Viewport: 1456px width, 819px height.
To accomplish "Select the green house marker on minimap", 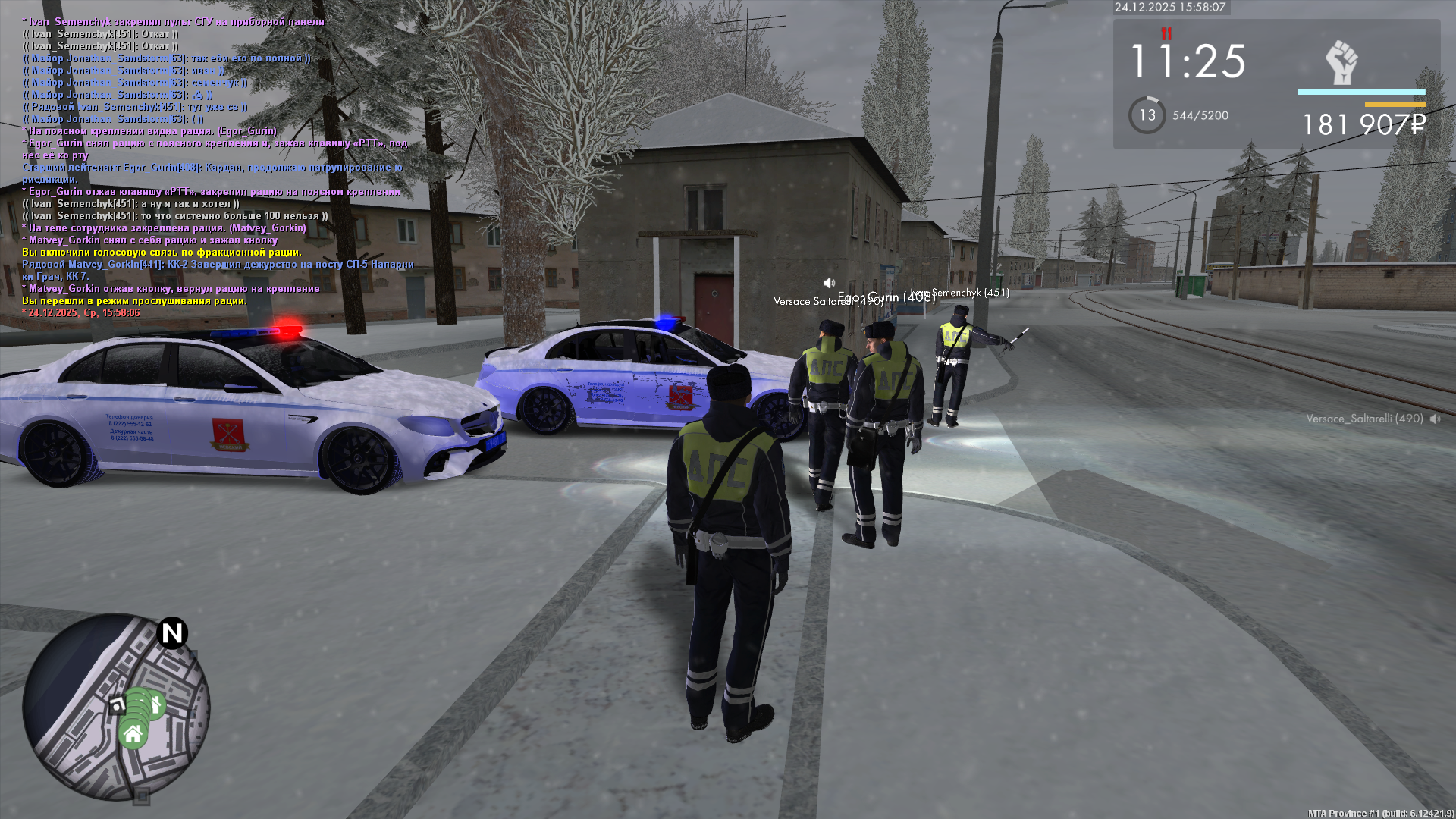I will tap(133, 734).
